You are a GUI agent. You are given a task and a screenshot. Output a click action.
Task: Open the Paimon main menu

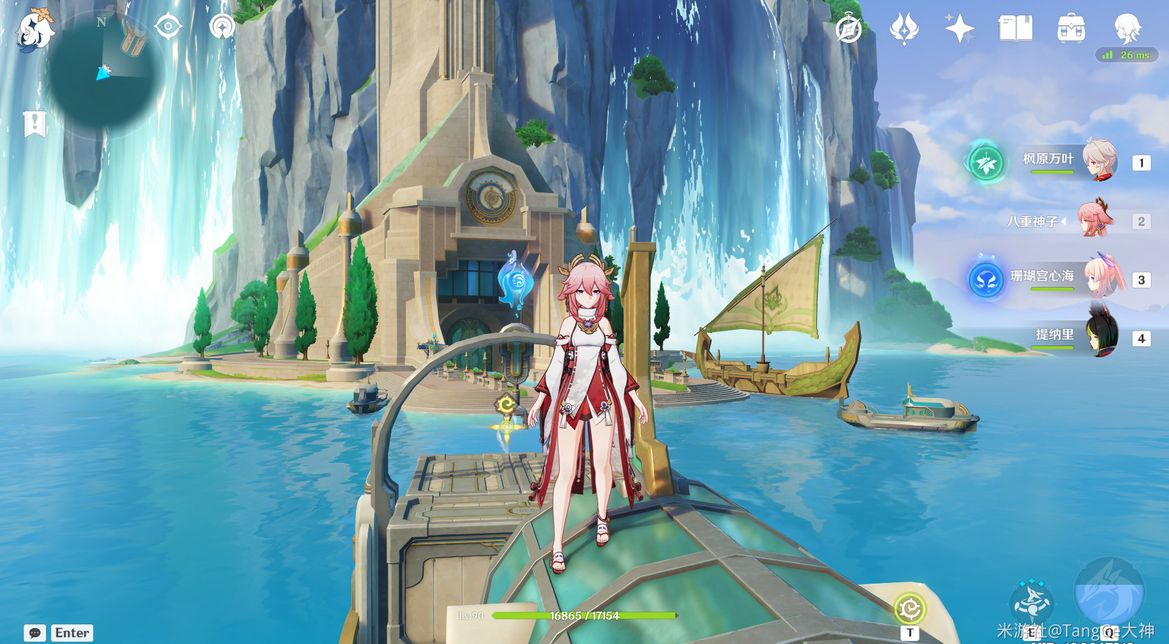[36, 30]
